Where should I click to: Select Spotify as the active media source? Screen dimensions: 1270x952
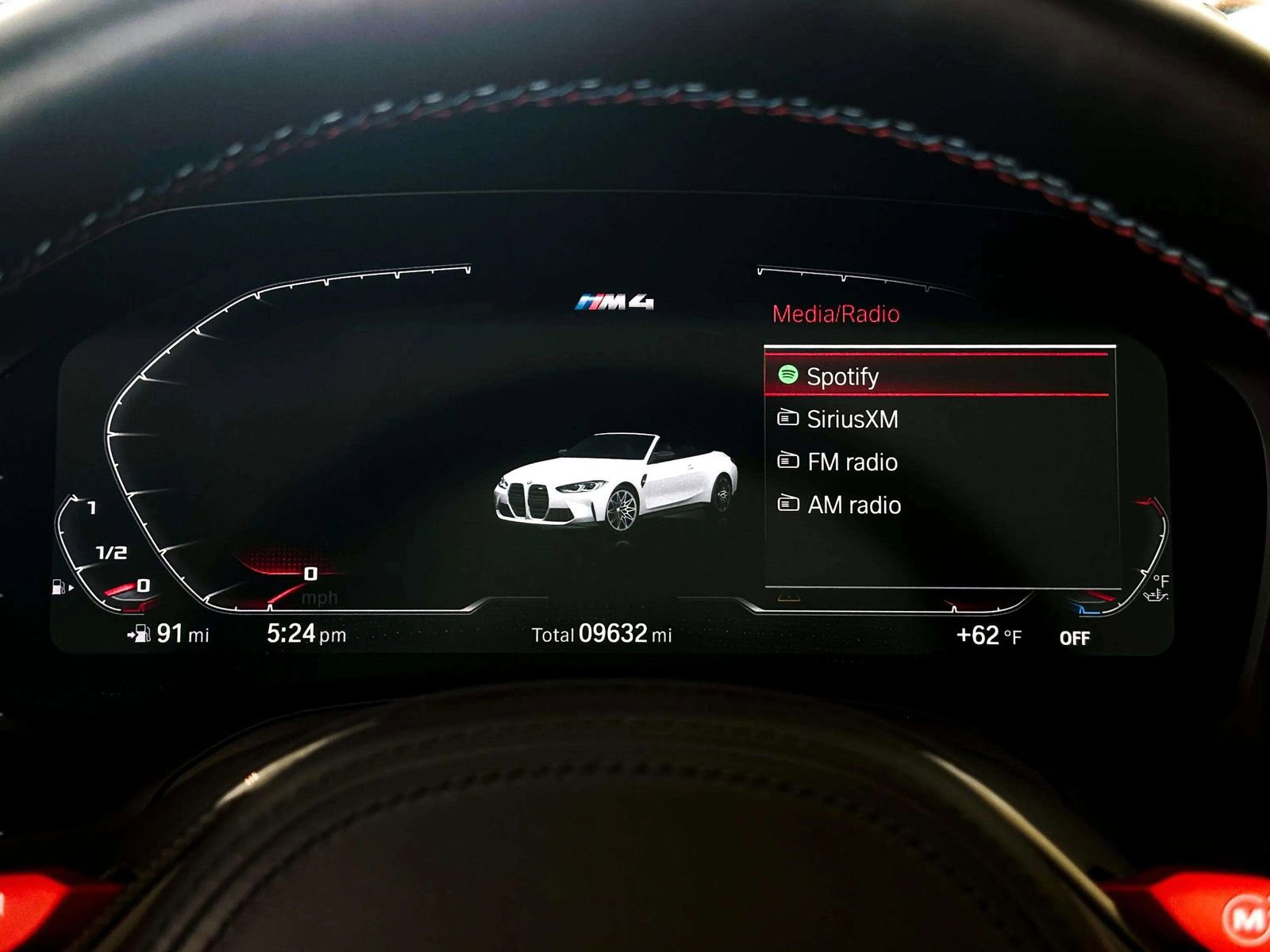pyautogui.click(x=841, y=375)
